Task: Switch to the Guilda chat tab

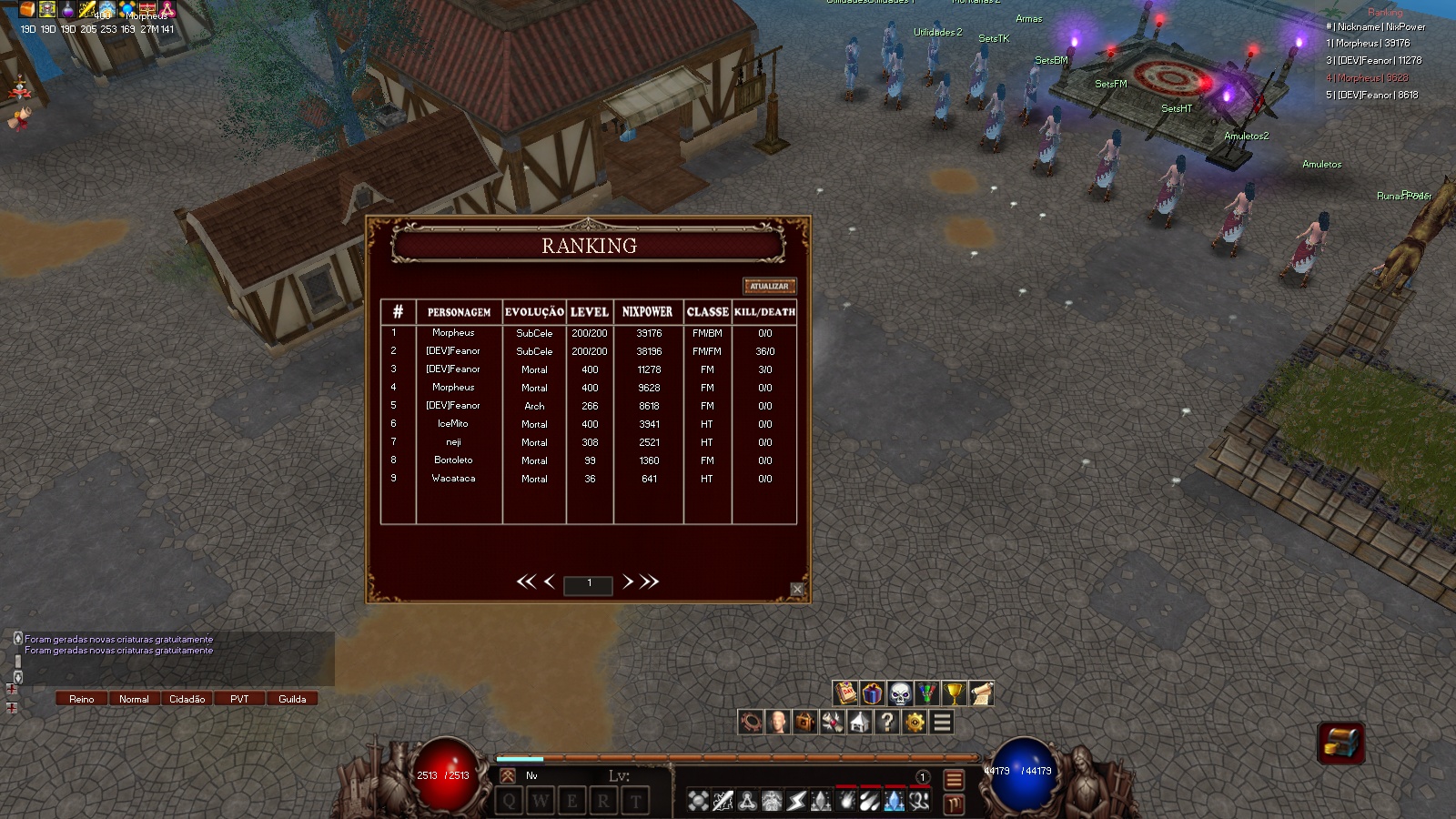Action: pyautogui.click(x=292, y=698)
